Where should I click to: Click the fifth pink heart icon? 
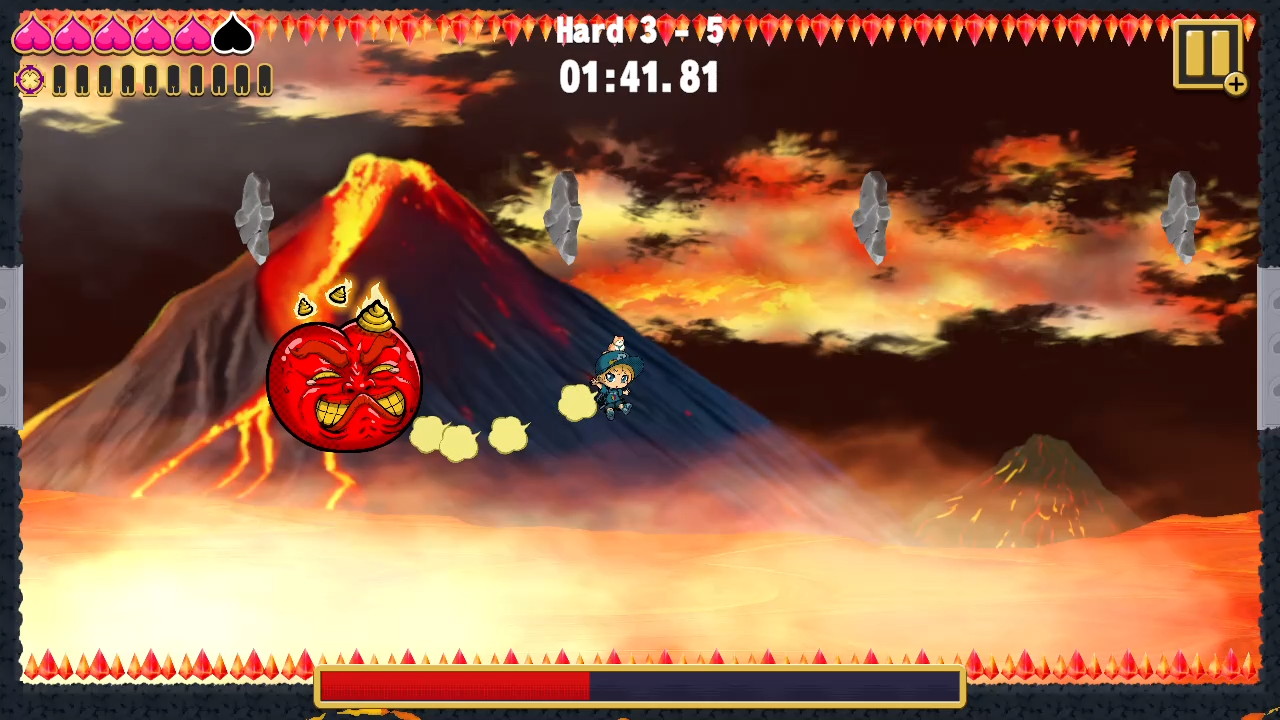click(192, 32)
